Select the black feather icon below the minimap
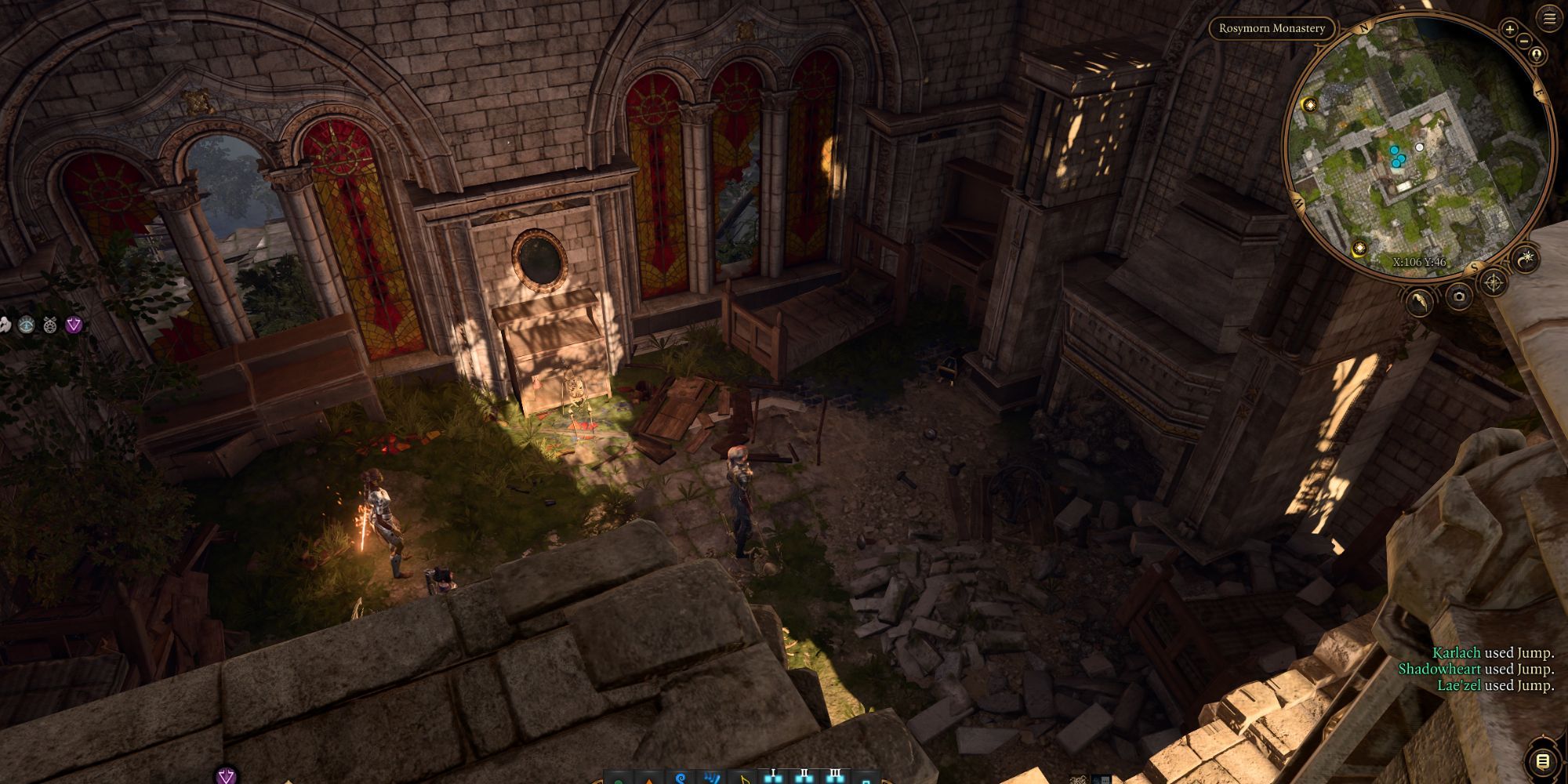The height and width of the screenshot is (784, 1568). pos(1419,301)
